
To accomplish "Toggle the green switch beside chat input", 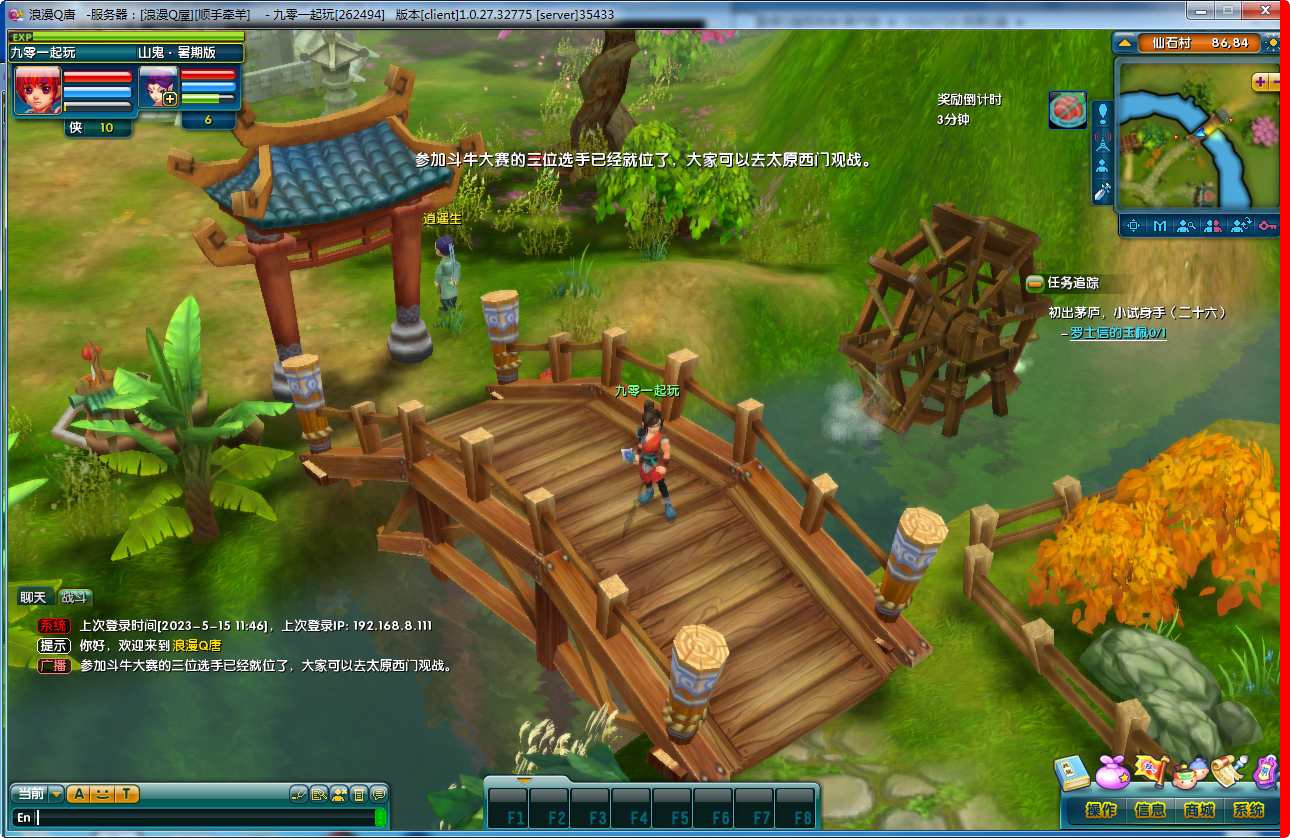I will [x=380, y=816].
